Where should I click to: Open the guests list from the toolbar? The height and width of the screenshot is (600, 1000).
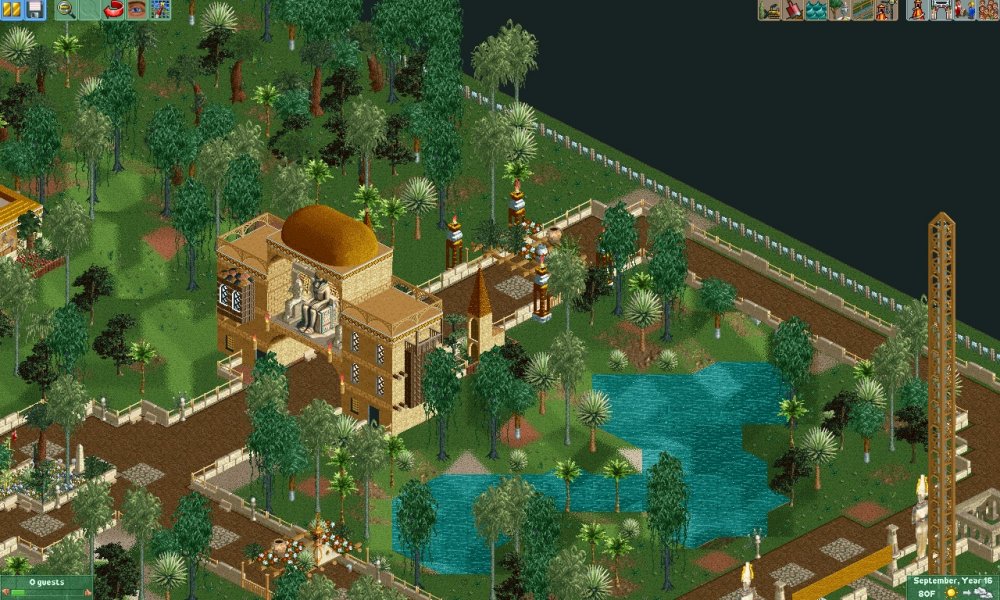[987, 10]
